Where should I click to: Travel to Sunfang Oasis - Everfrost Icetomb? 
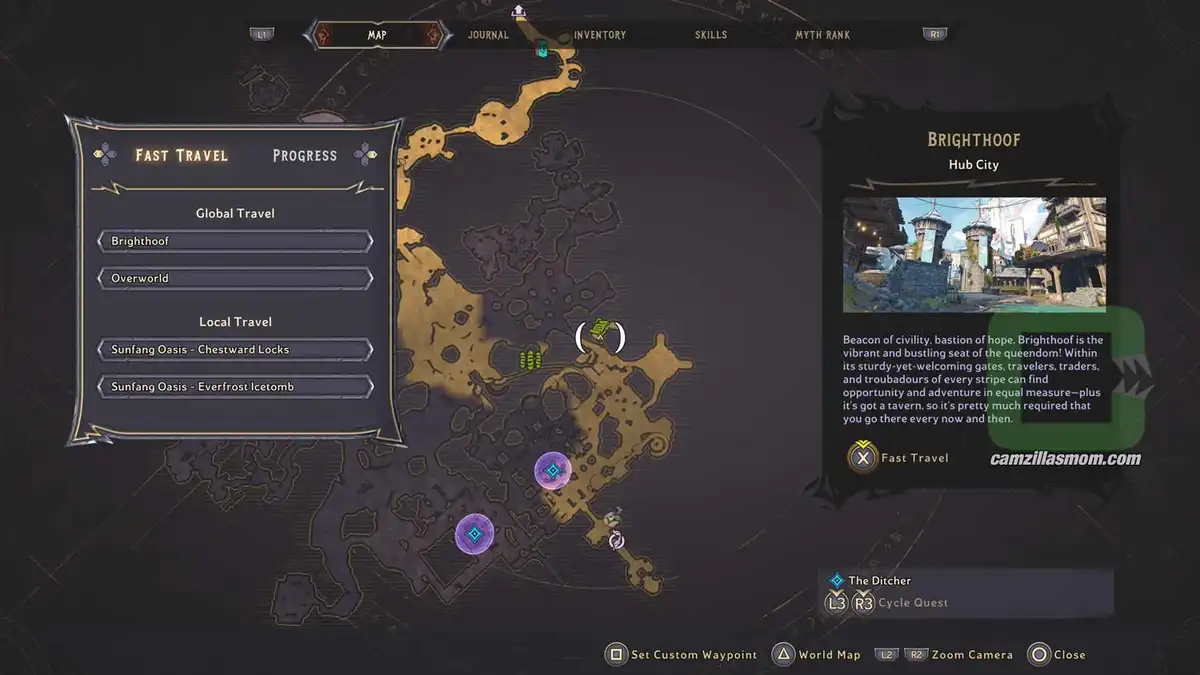tap(235, 387)
